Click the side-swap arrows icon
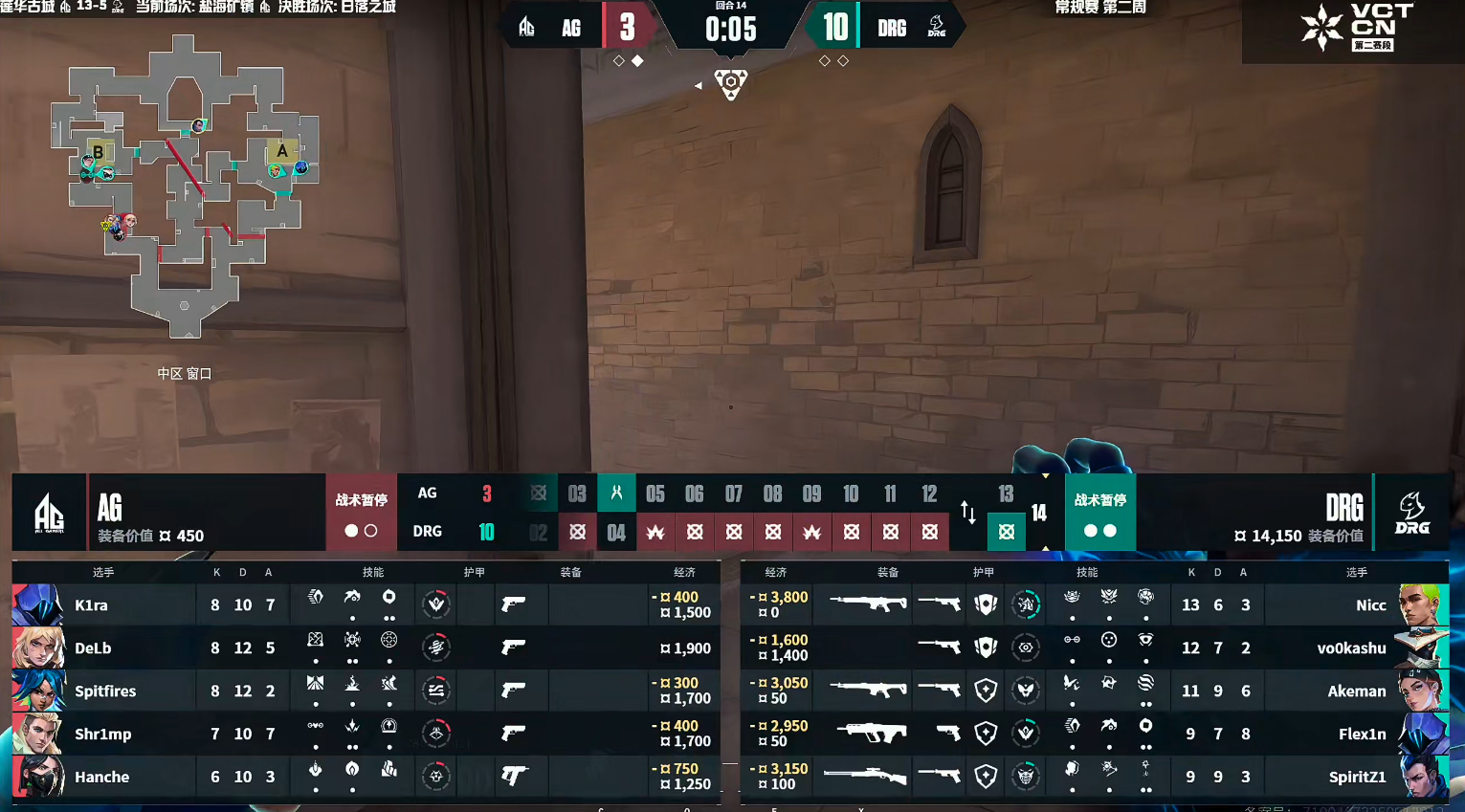 pyautogui.click(x=968, y=513)
